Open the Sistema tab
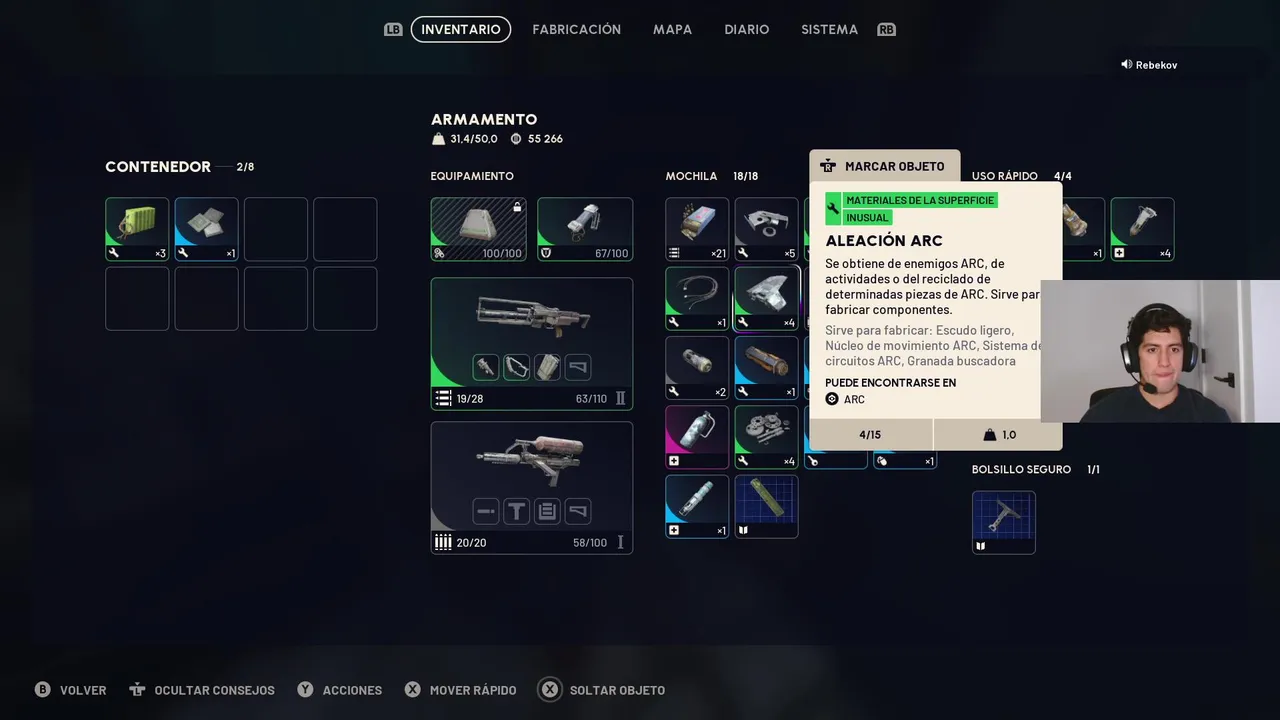Screen dimensions: 1280x720 829,30
